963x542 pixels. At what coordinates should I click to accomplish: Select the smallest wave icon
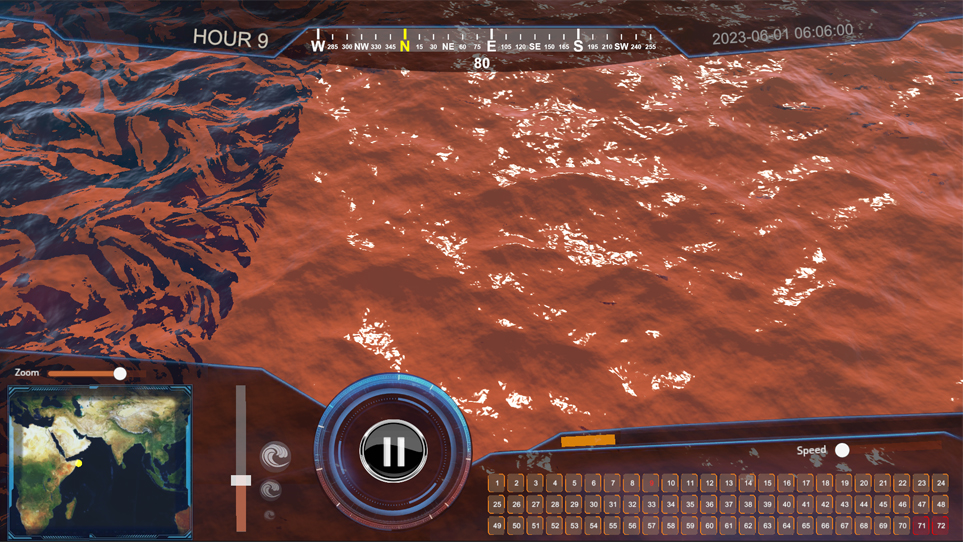tap(269, 516)
